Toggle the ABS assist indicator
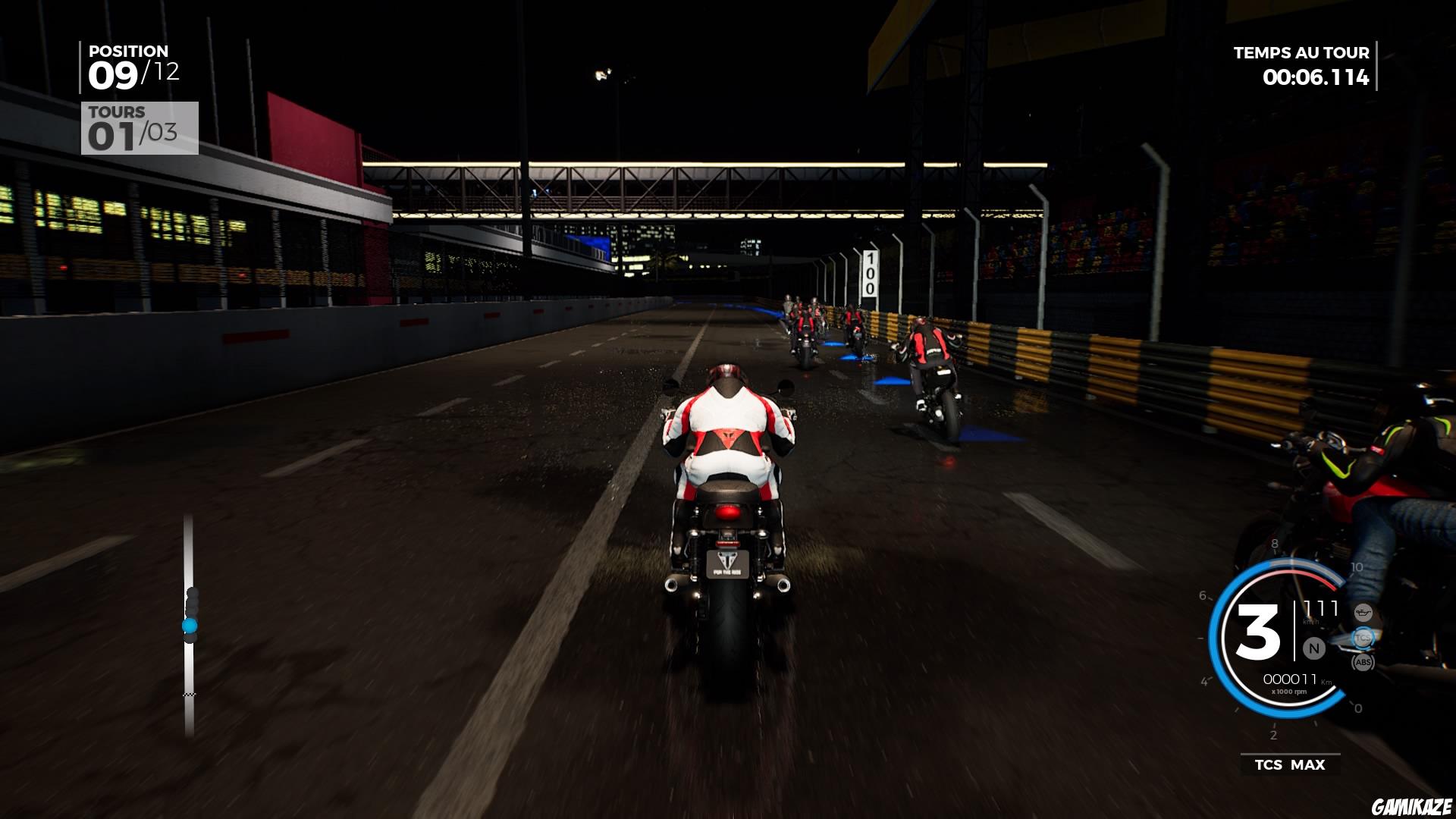 [1363, 662]
